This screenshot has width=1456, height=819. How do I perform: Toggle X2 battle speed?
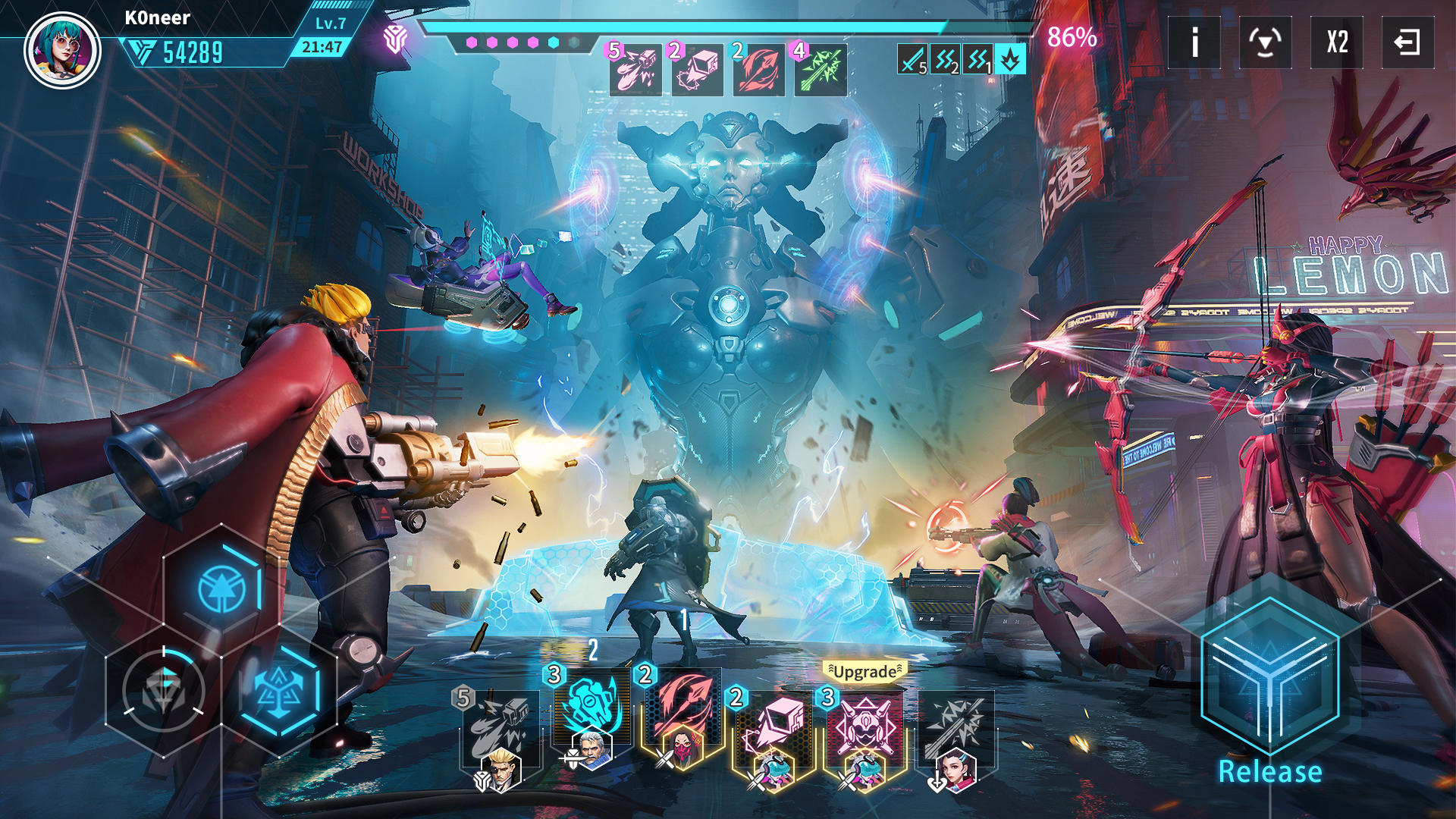tap(1336, 43)
